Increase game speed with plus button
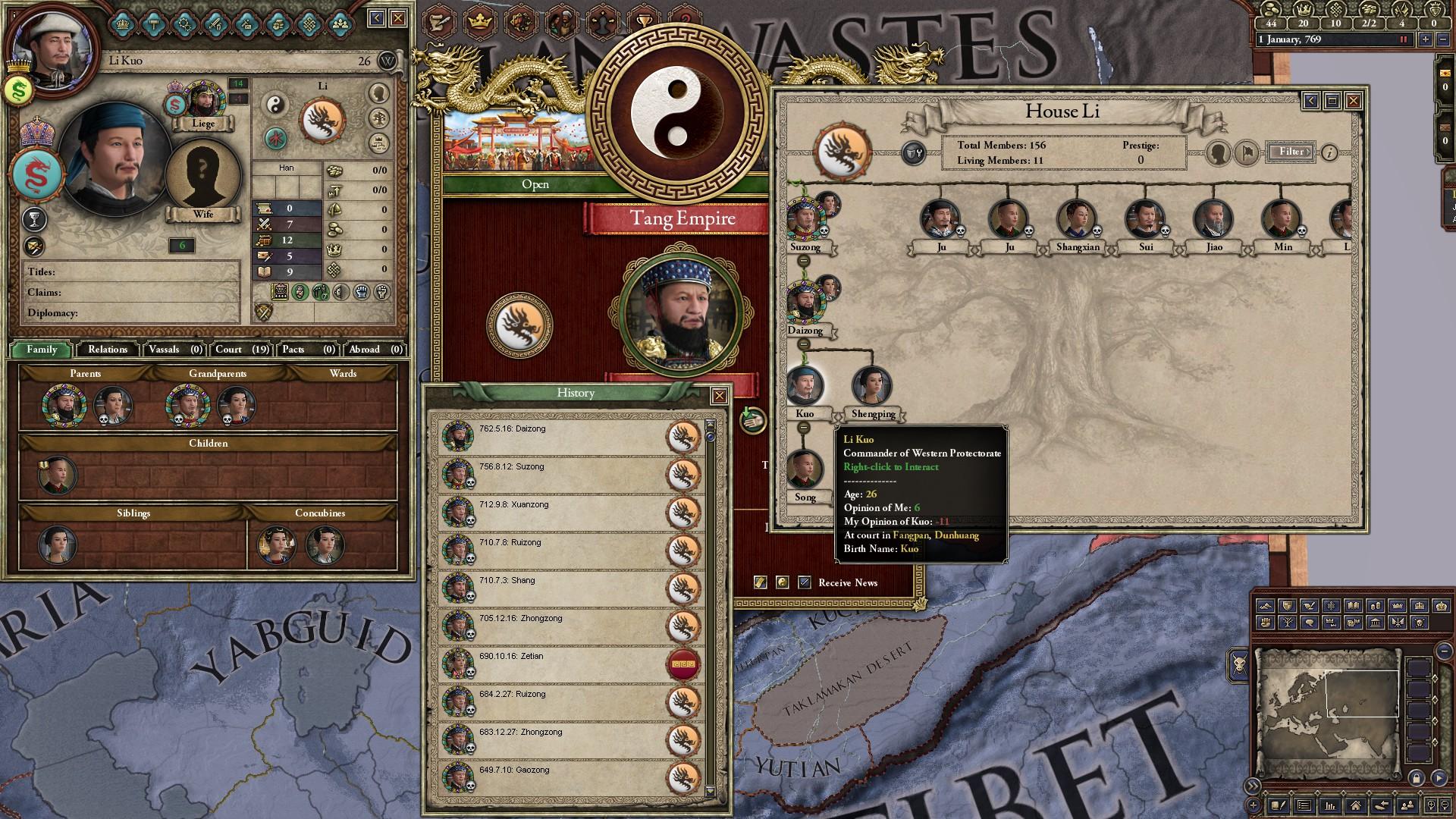The width and height of the screenshot is (1456, 819). pos(1426,39)
